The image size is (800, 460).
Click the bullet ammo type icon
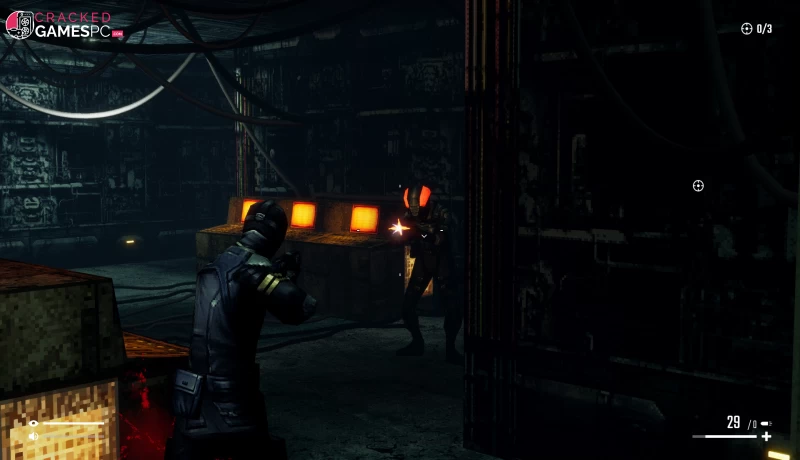click(x=766, y=424)
